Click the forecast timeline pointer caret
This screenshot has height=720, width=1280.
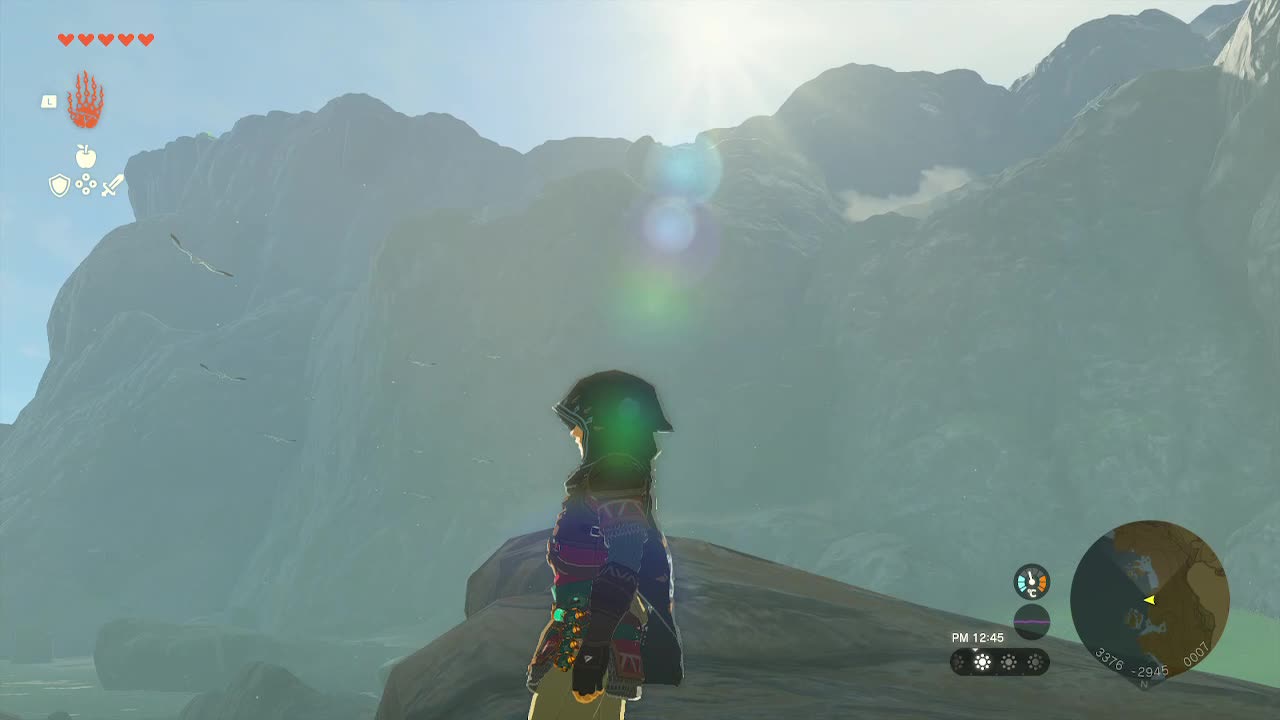tap(975, 650)
